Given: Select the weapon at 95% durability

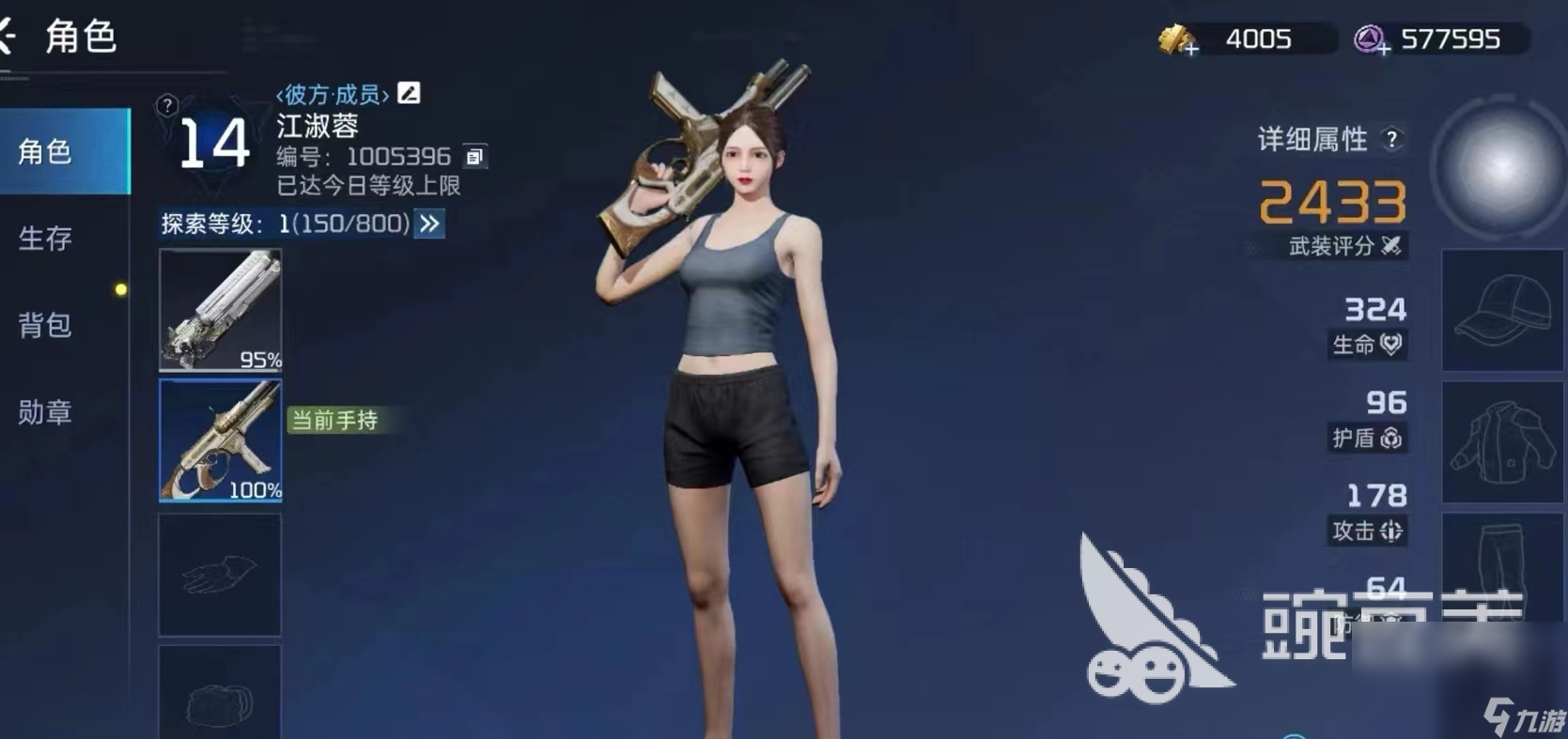Looking at the screenshot, I should pyautogui.click(x=219, y=310).
